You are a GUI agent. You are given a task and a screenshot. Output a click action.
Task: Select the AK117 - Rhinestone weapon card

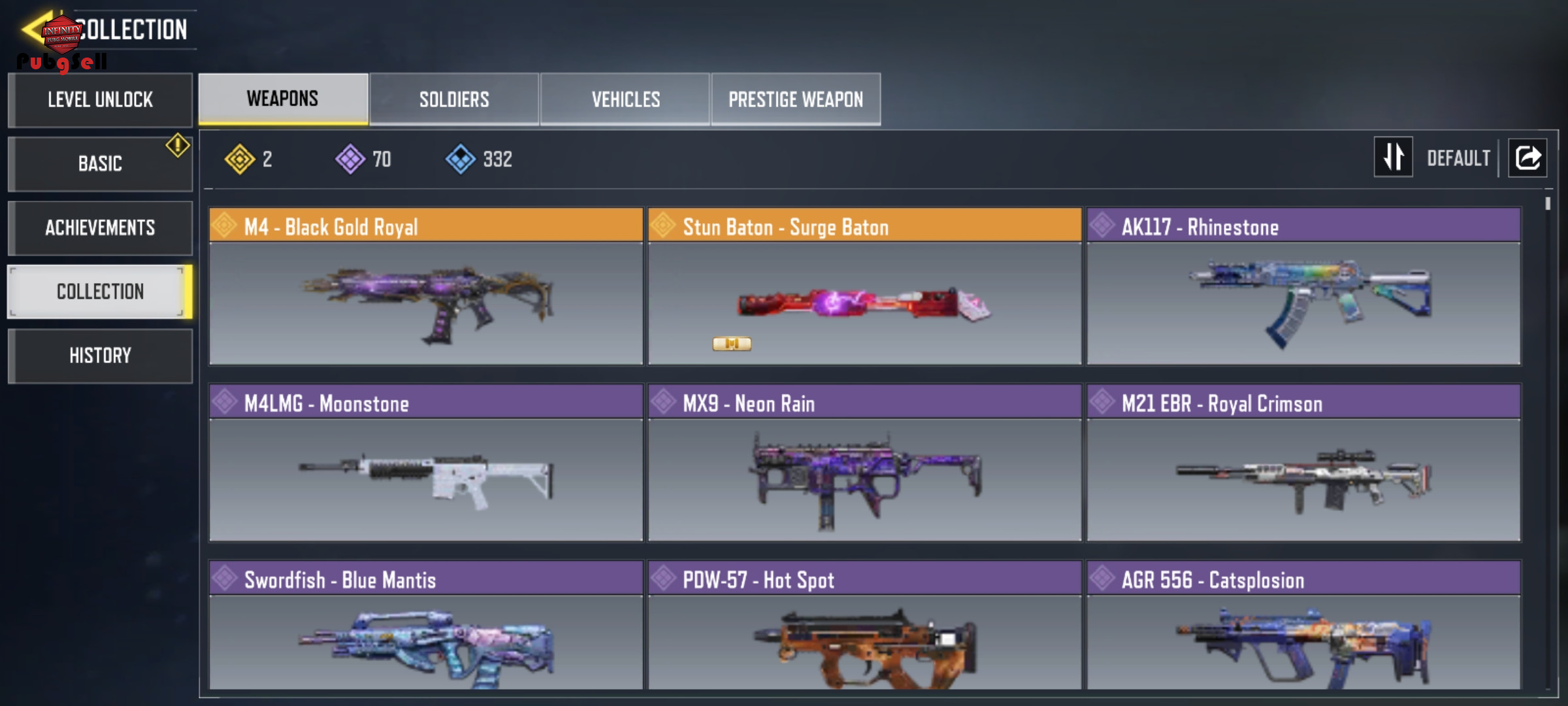pos(1303,286)
